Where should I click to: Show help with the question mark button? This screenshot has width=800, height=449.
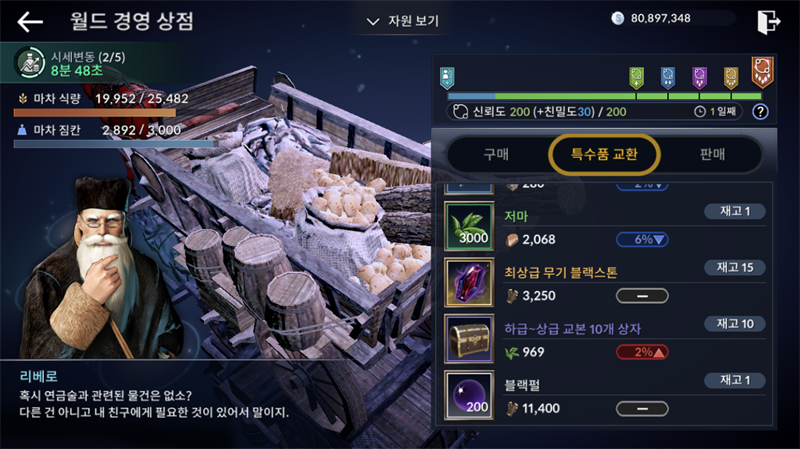coord(760,111)
